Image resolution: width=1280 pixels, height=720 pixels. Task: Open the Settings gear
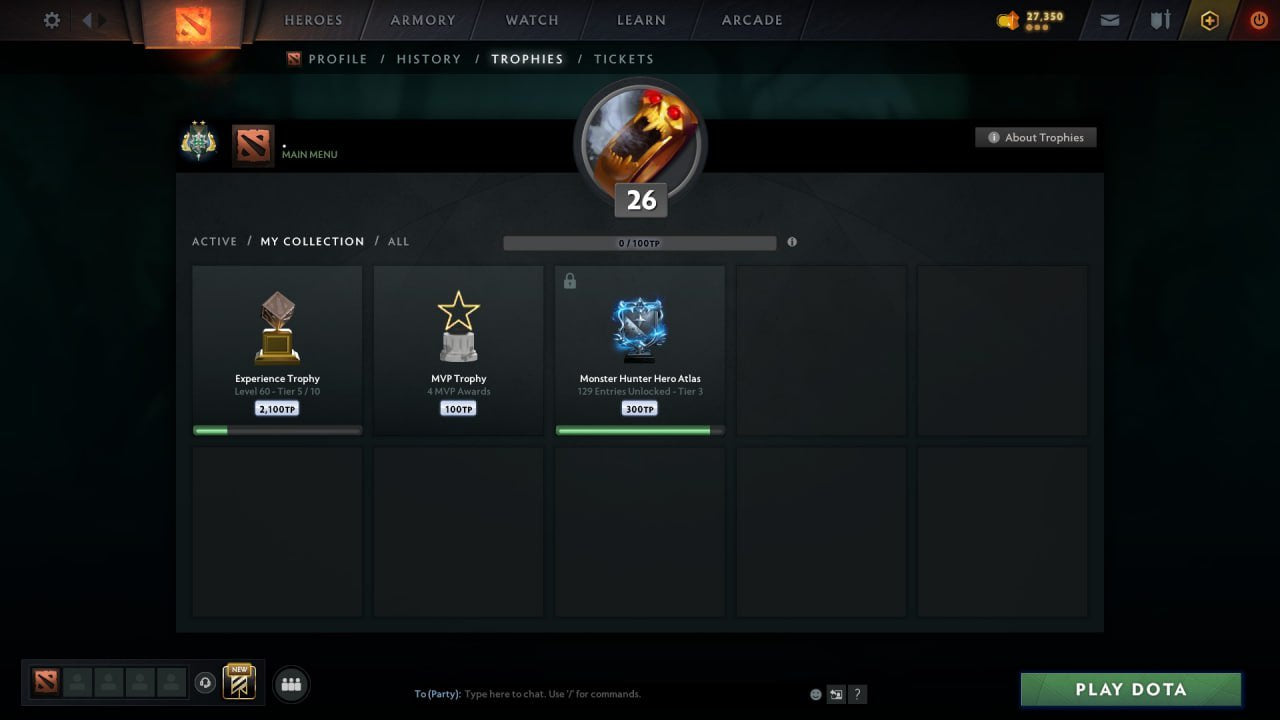click(x=51, y=20)
